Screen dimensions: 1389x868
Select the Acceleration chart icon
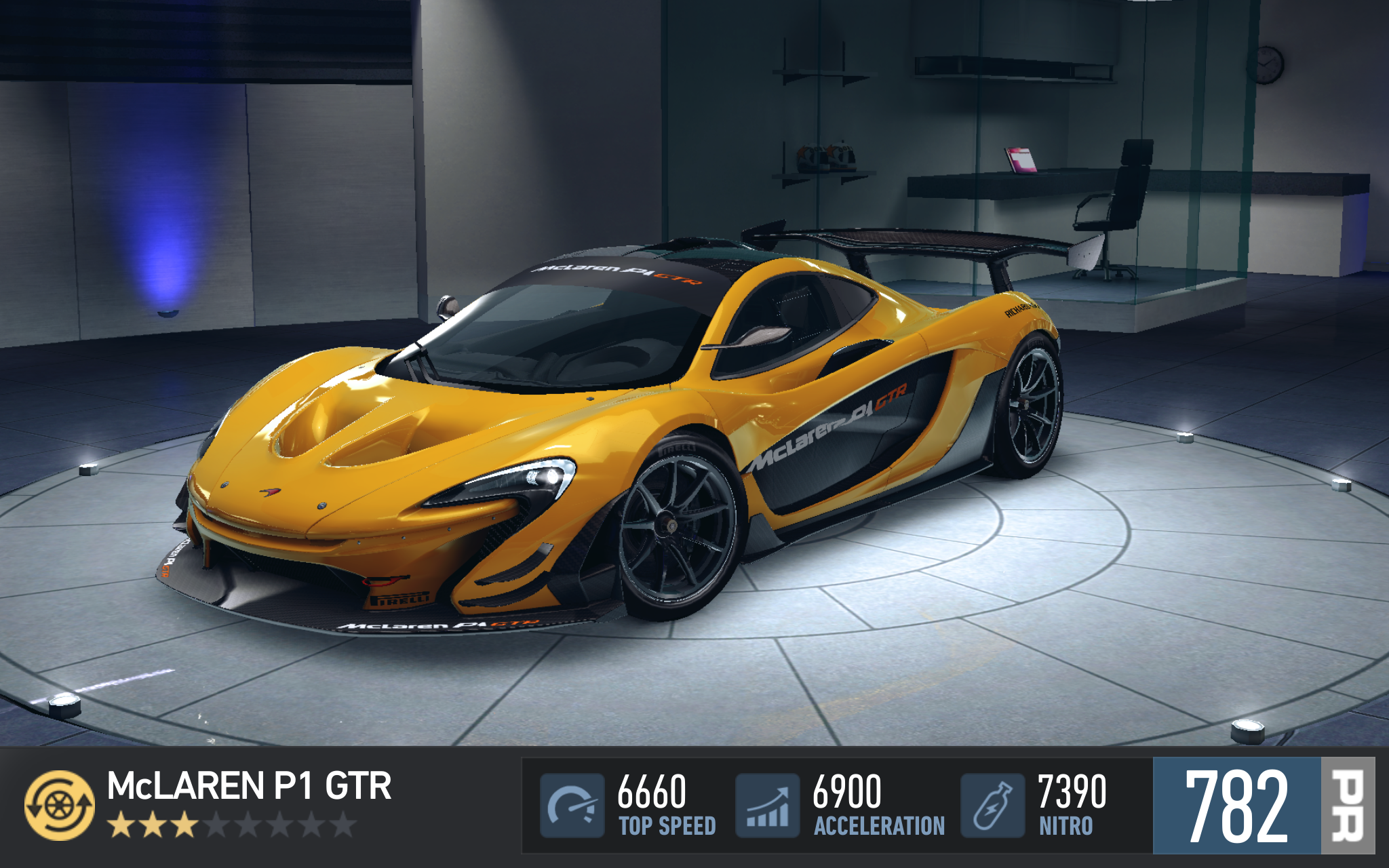pos(768,806)
